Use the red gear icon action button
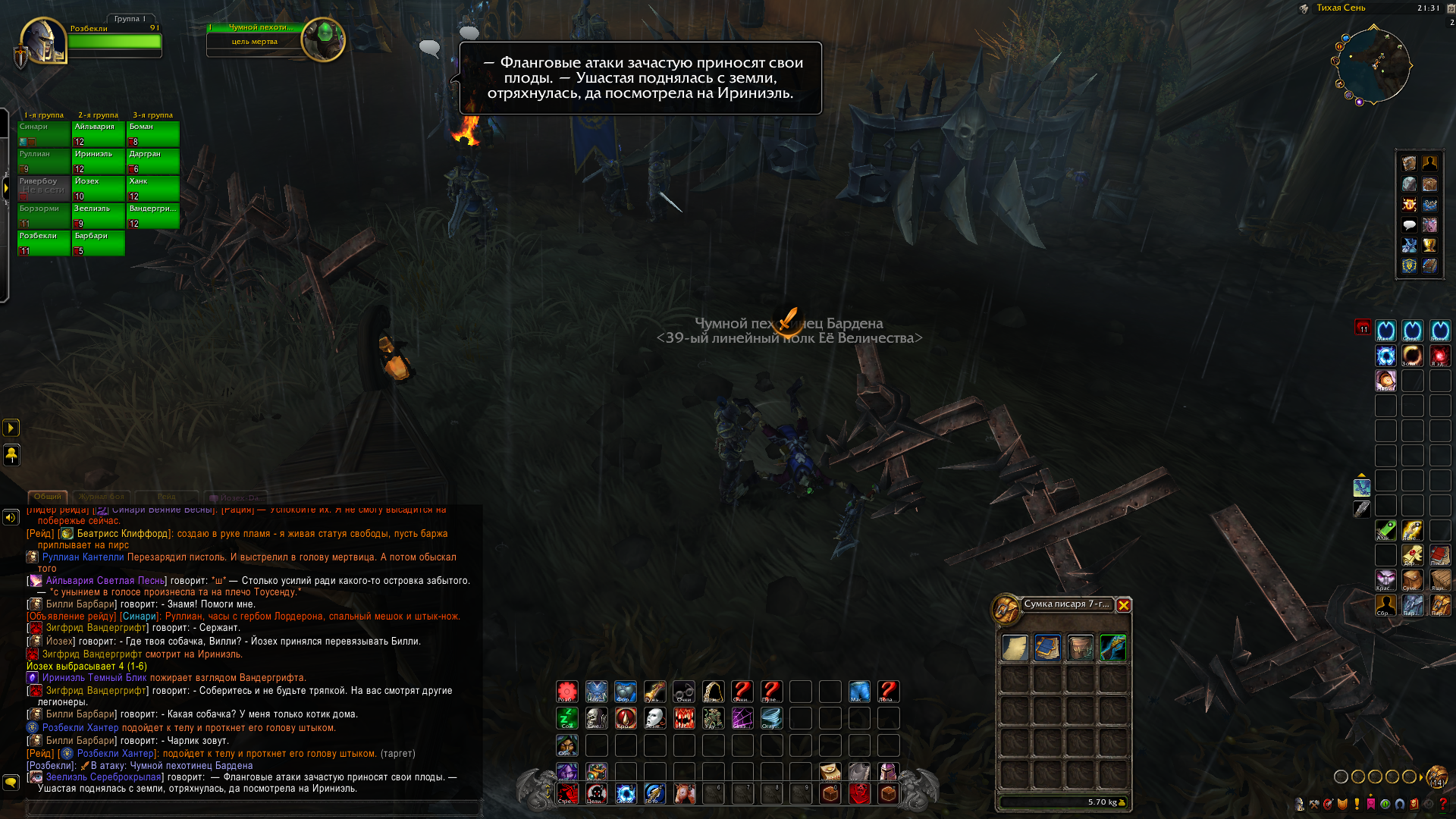Screen dimensions: 1456x819 [x=567, y=692]
